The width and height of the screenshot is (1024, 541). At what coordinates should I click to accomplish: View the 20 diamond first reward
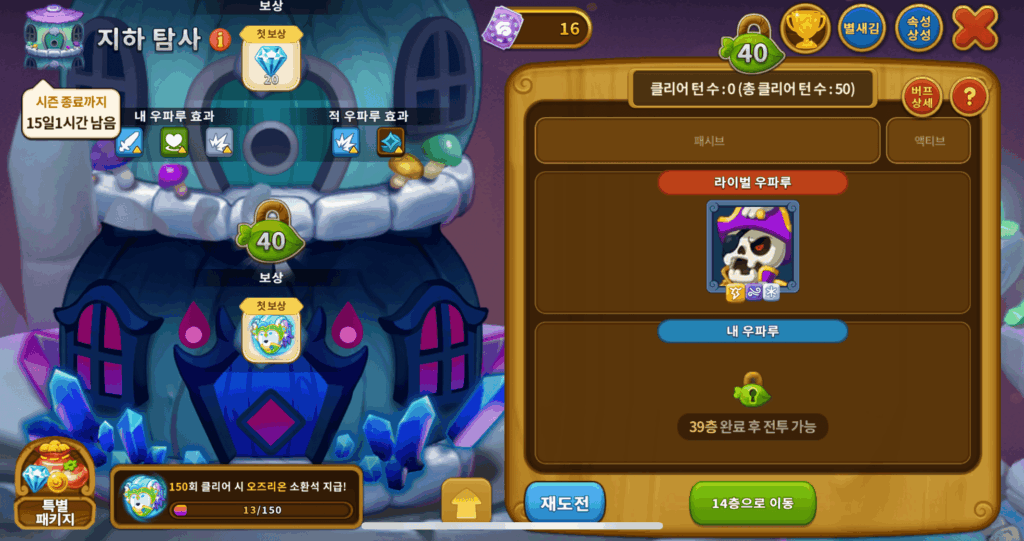click(x=271, y=61)
